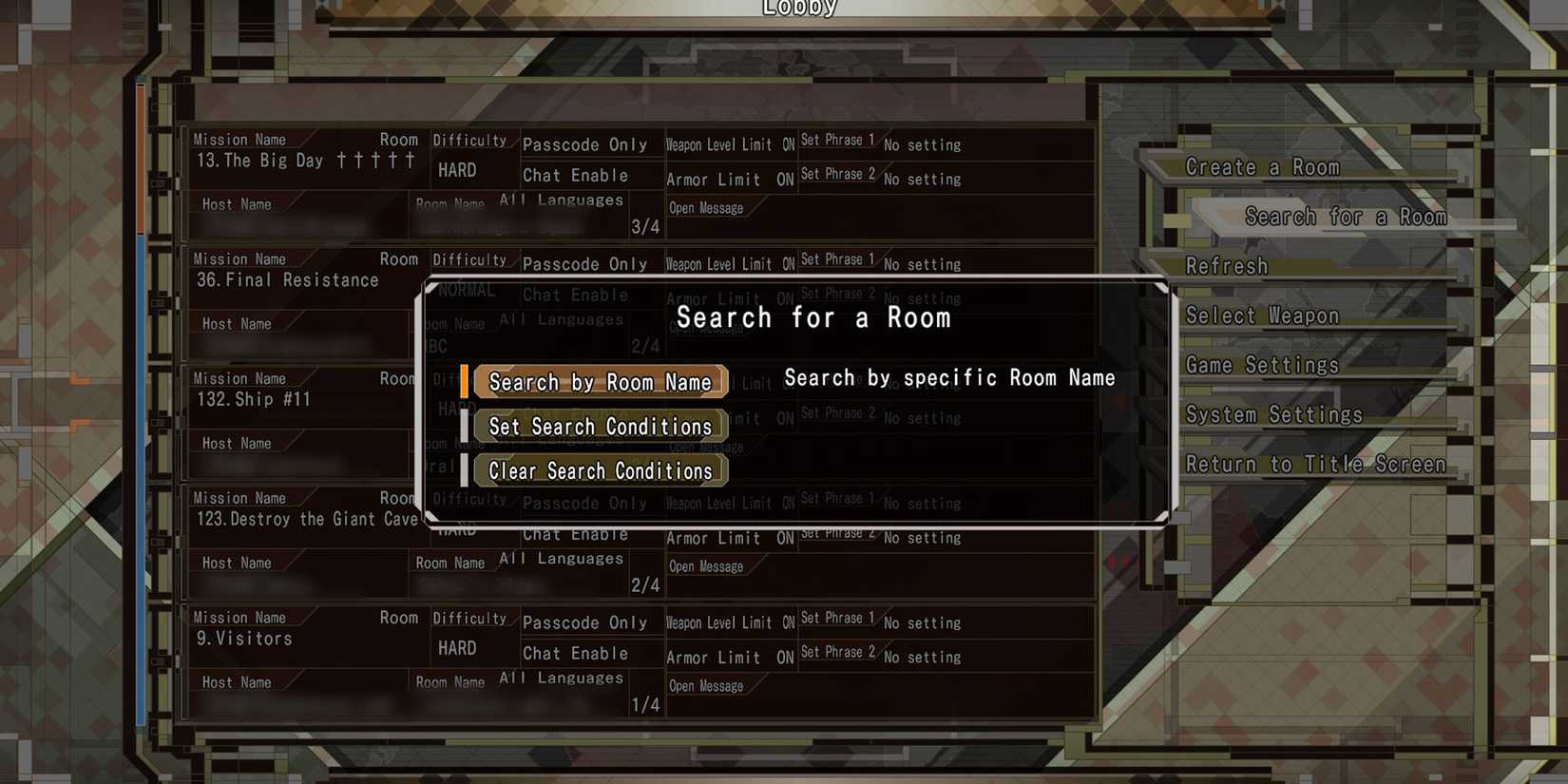Refresh the room list
Image resolution: width=1568 pixels, height=784 pixels.
tap(1227, 265)
